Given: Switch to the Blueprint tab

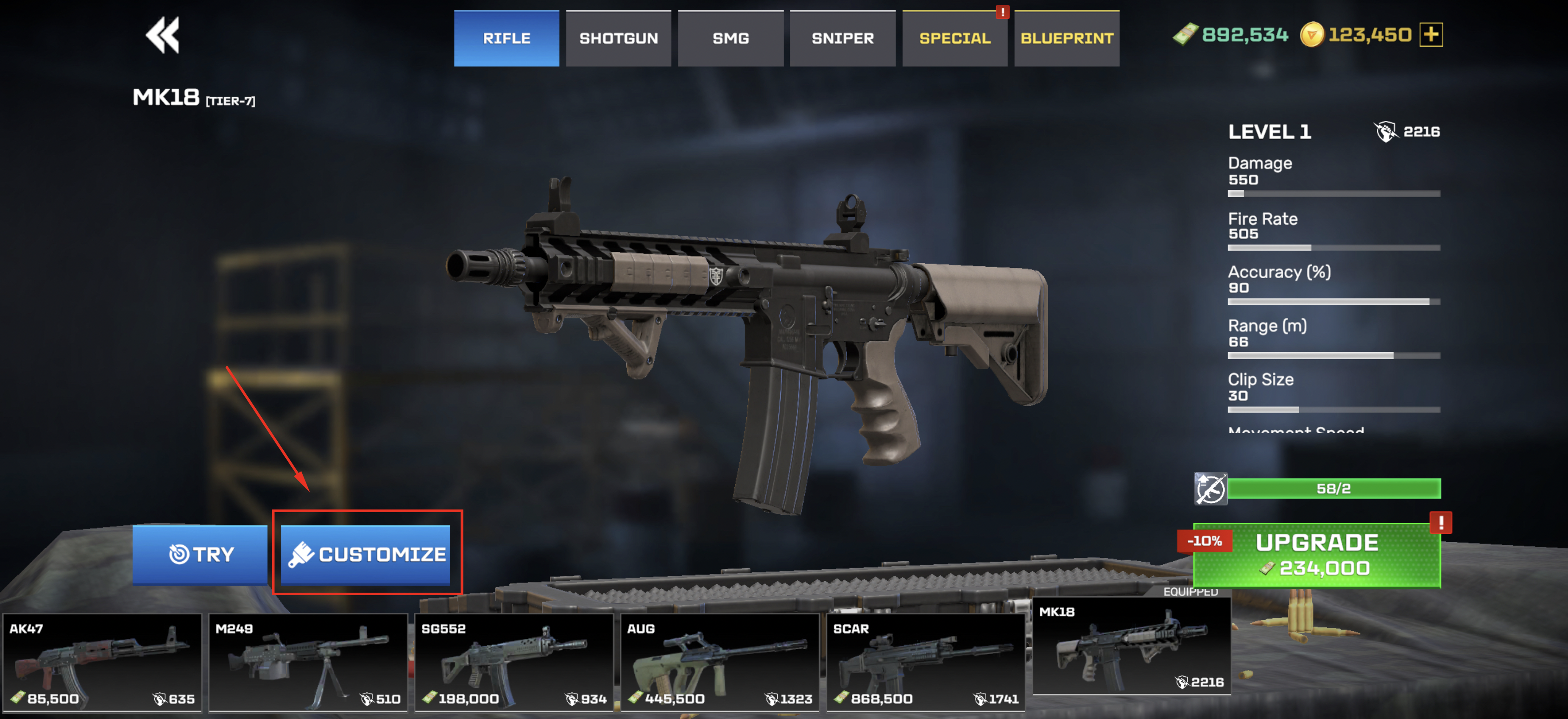Looking at the screenshot, I should tap(1066, 38).
